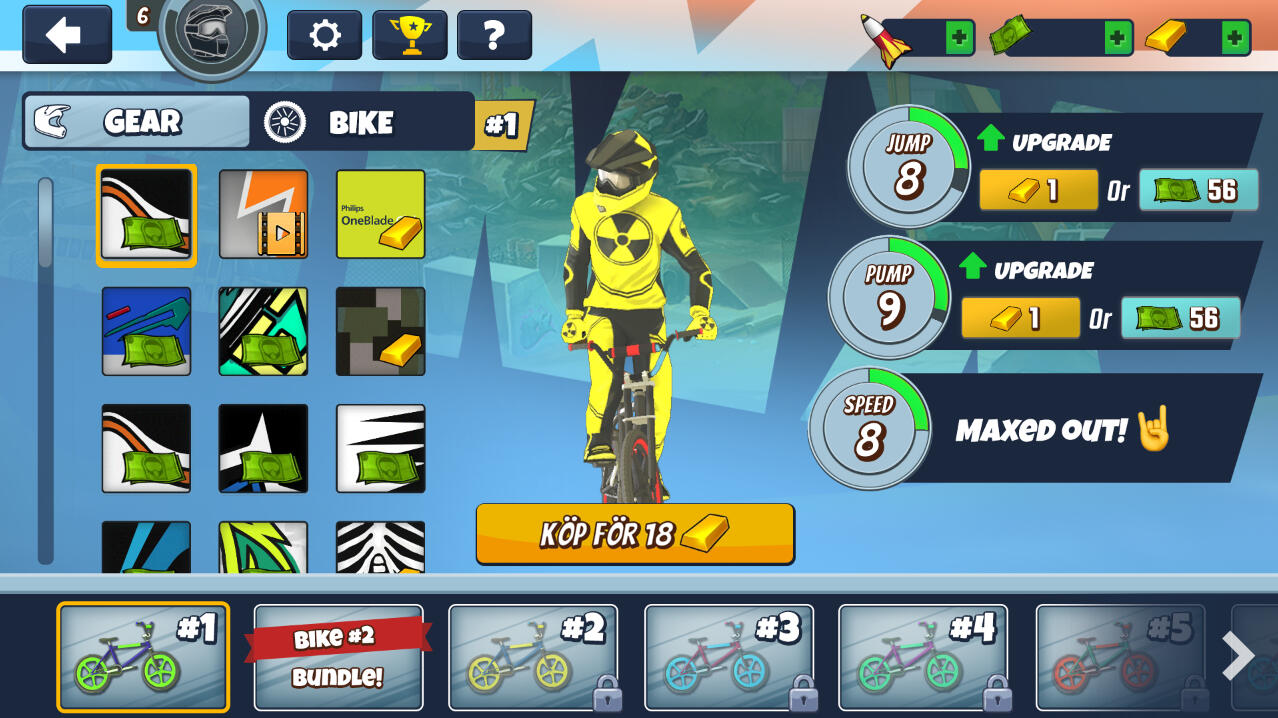Open the question mark help
The height and width of the screenshot is (718, 1278).
[x=493, y=36]
